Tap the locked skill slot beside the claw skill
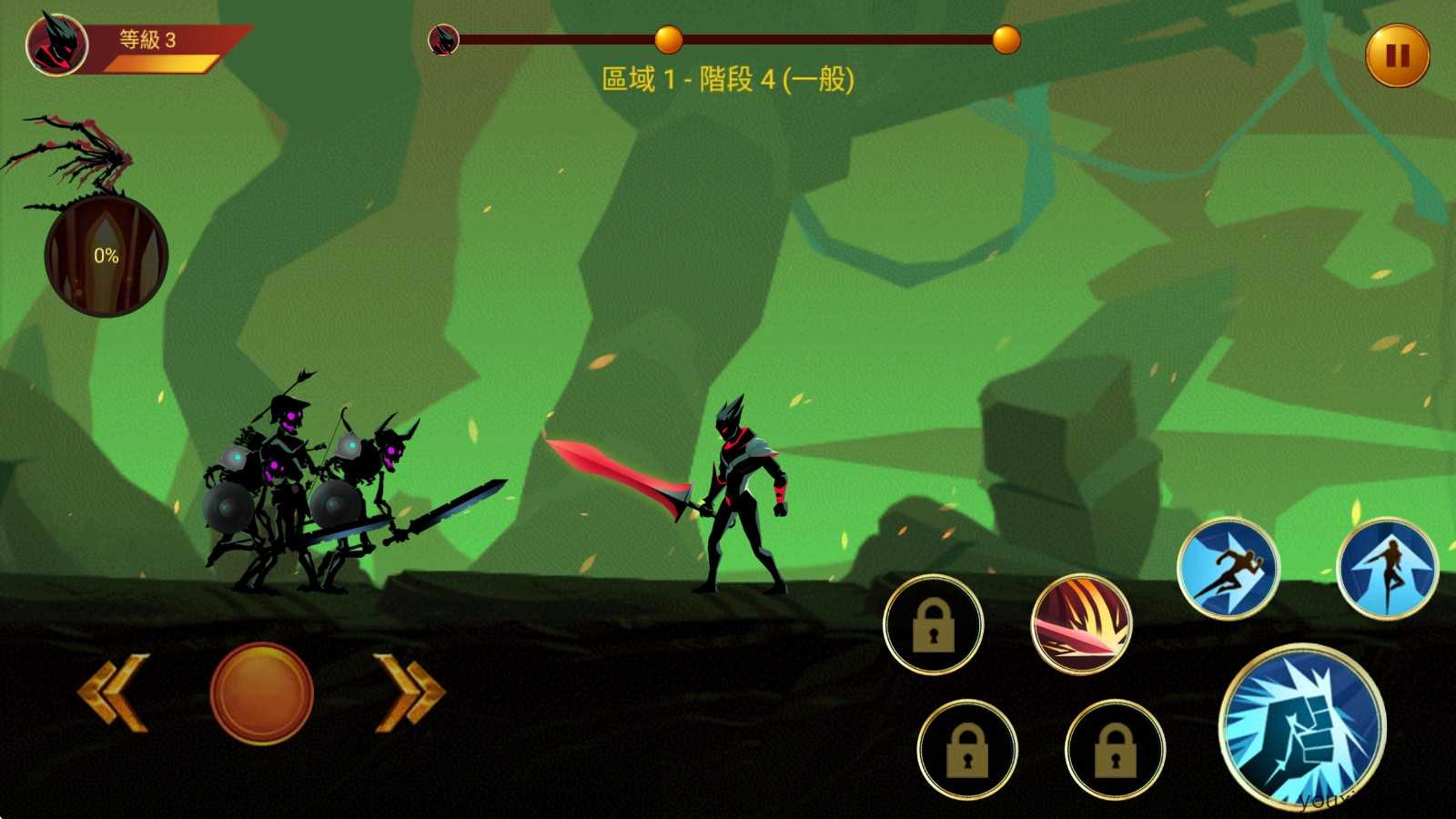 point(933,625)
